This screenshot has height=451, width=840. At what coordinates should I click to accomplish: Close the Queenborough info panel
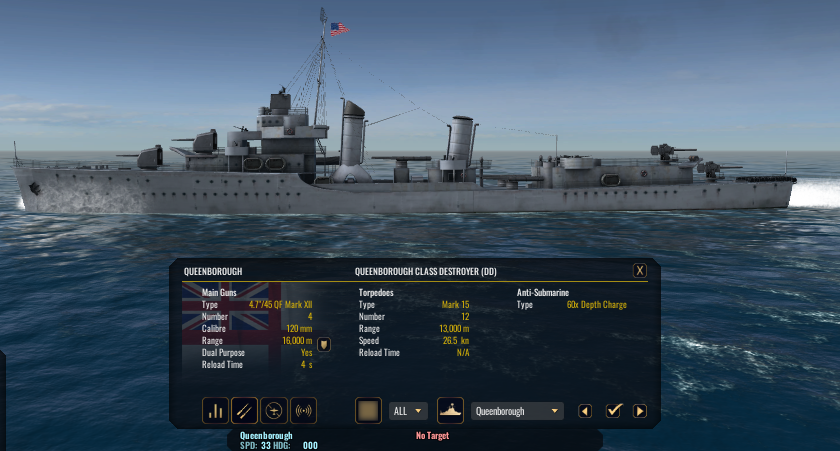[640, 271]
